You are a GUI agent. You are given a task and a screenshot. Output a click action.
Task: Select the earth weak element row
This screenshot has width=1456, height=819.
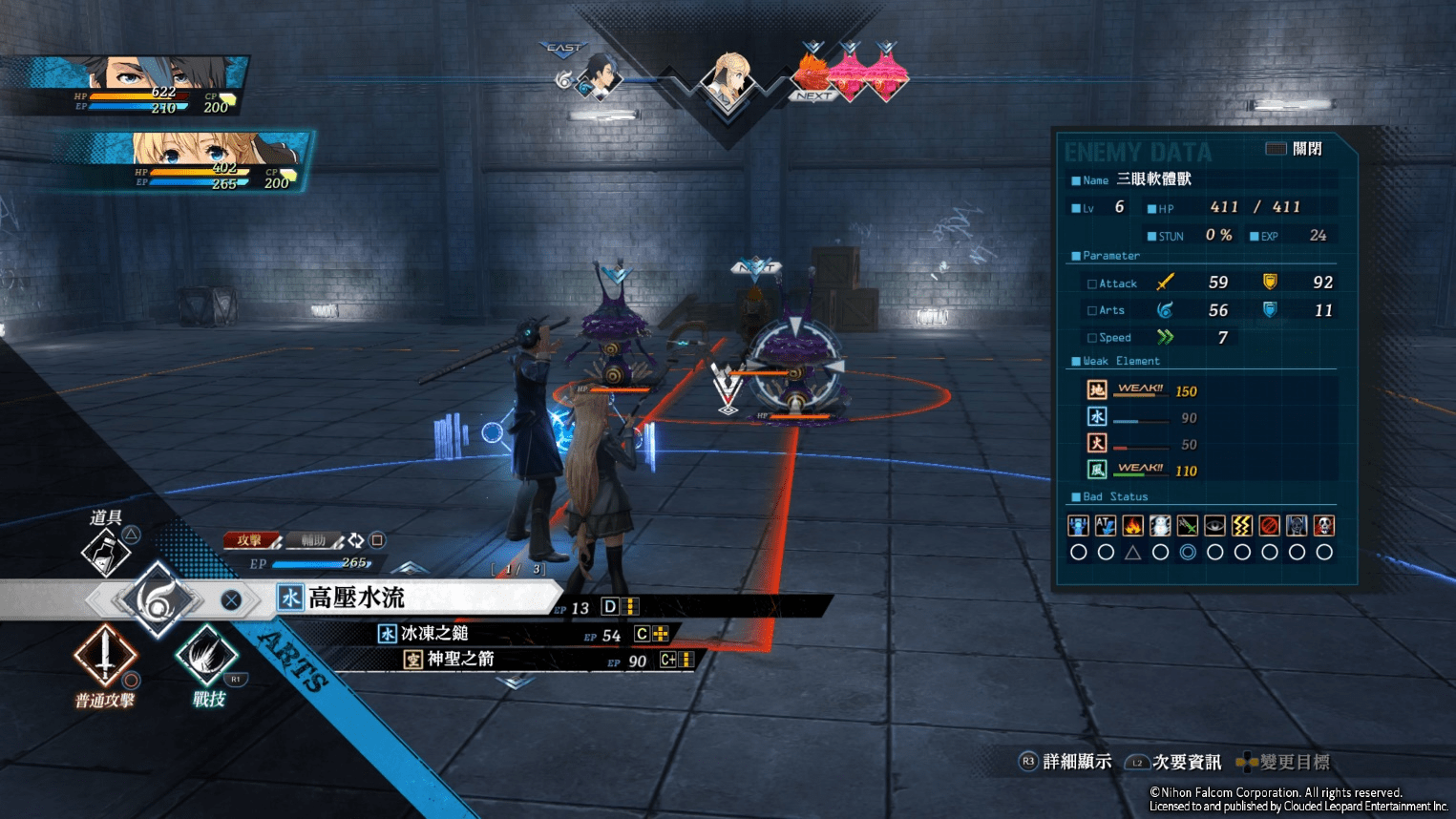[x=1141, y=390]
